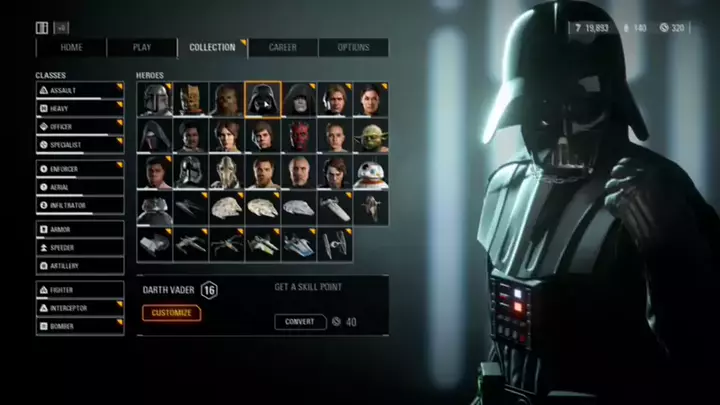720x405 pixels.
Task: Select the BB-8 hero tile
Action: pyautogui.click(x=369, y=171)
